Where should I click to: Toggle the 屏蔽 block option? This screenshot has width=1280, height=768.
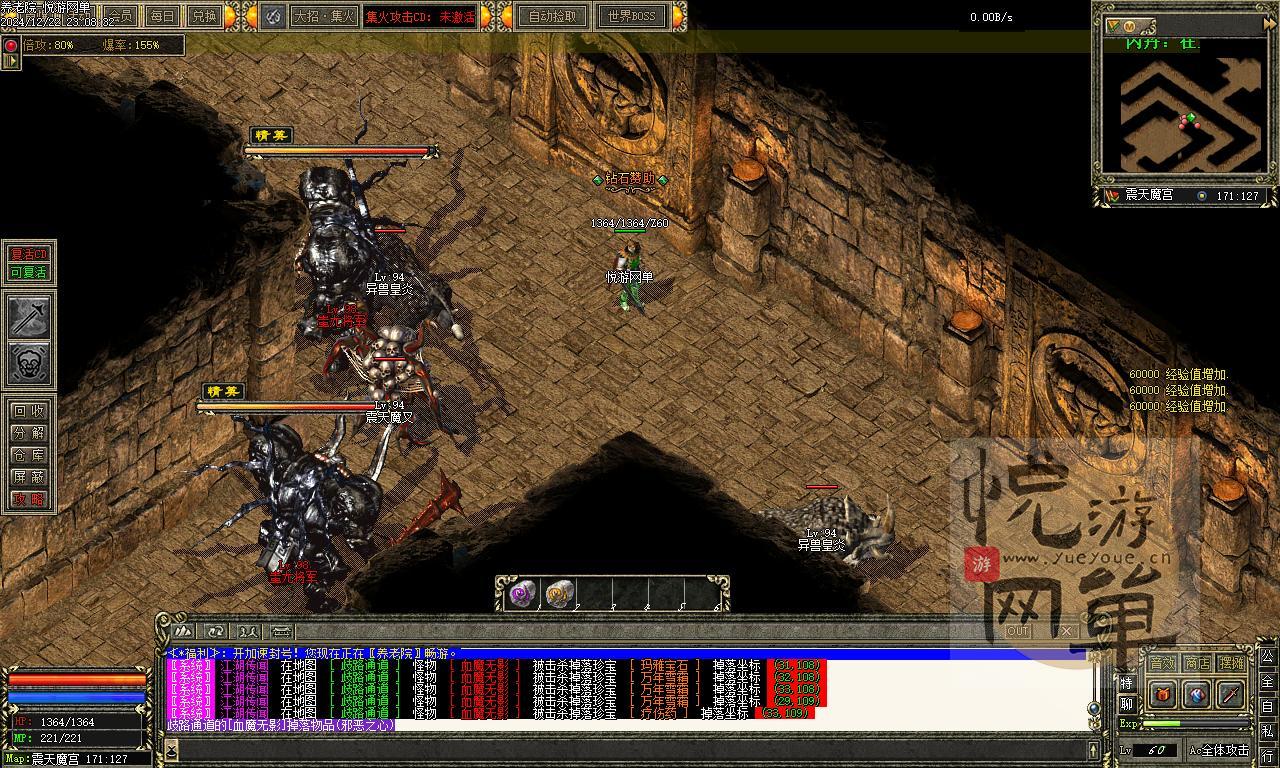(29, 477)
